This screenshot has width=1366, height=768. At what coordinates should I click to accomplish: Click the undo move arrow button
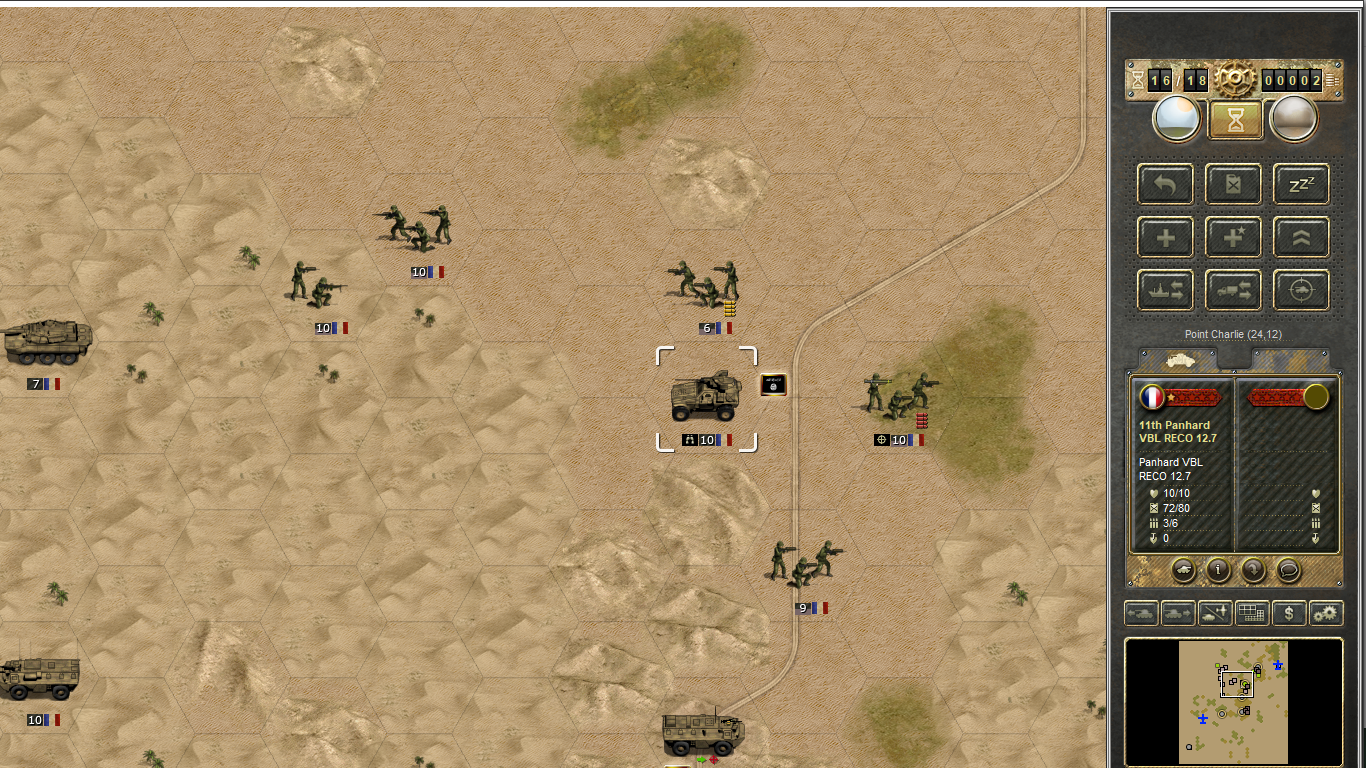pyautogui.click(x=1166, y=184)
